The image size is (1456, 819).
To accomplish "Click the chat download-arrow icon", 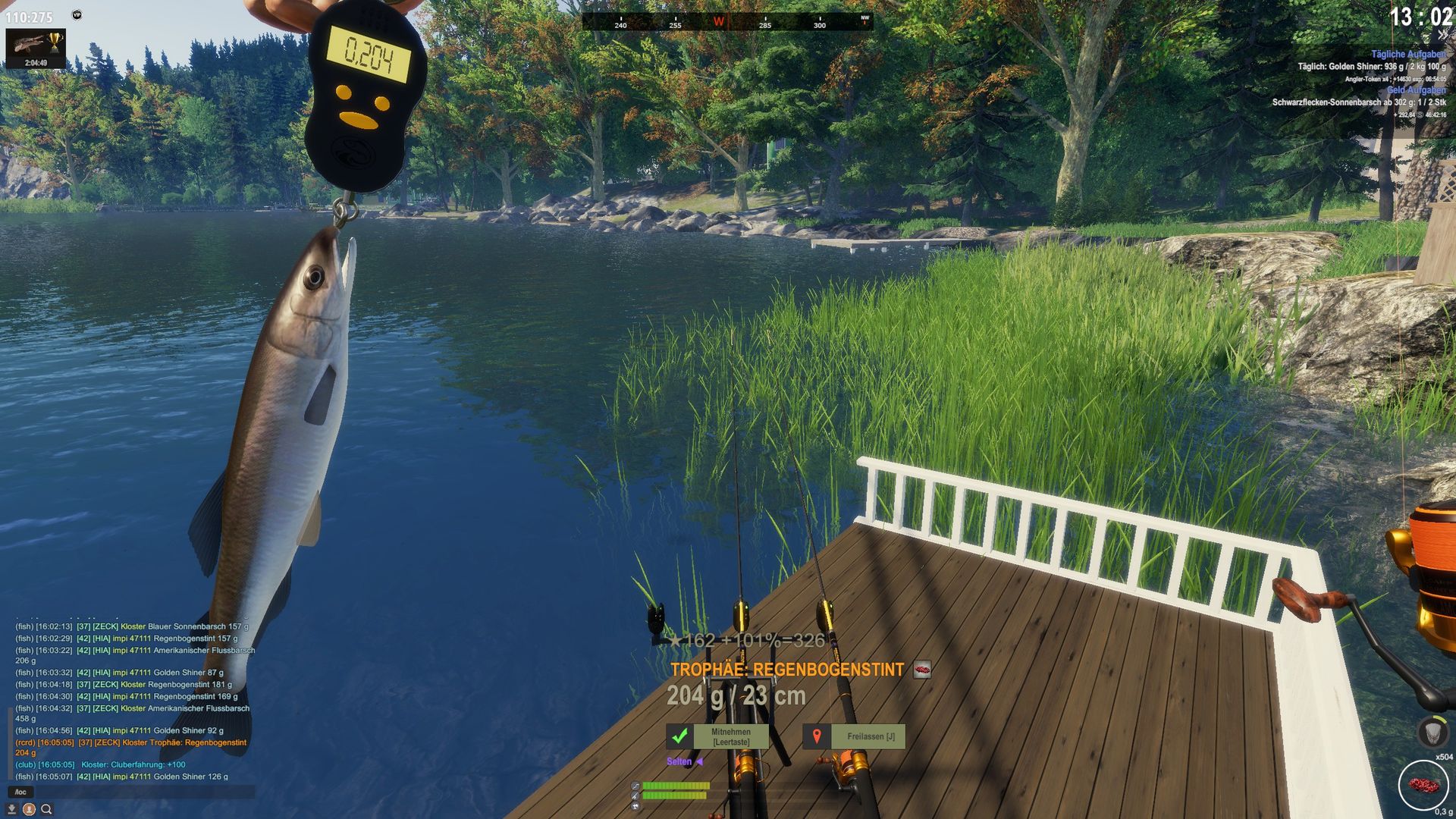I will click(x=12, y=809).
